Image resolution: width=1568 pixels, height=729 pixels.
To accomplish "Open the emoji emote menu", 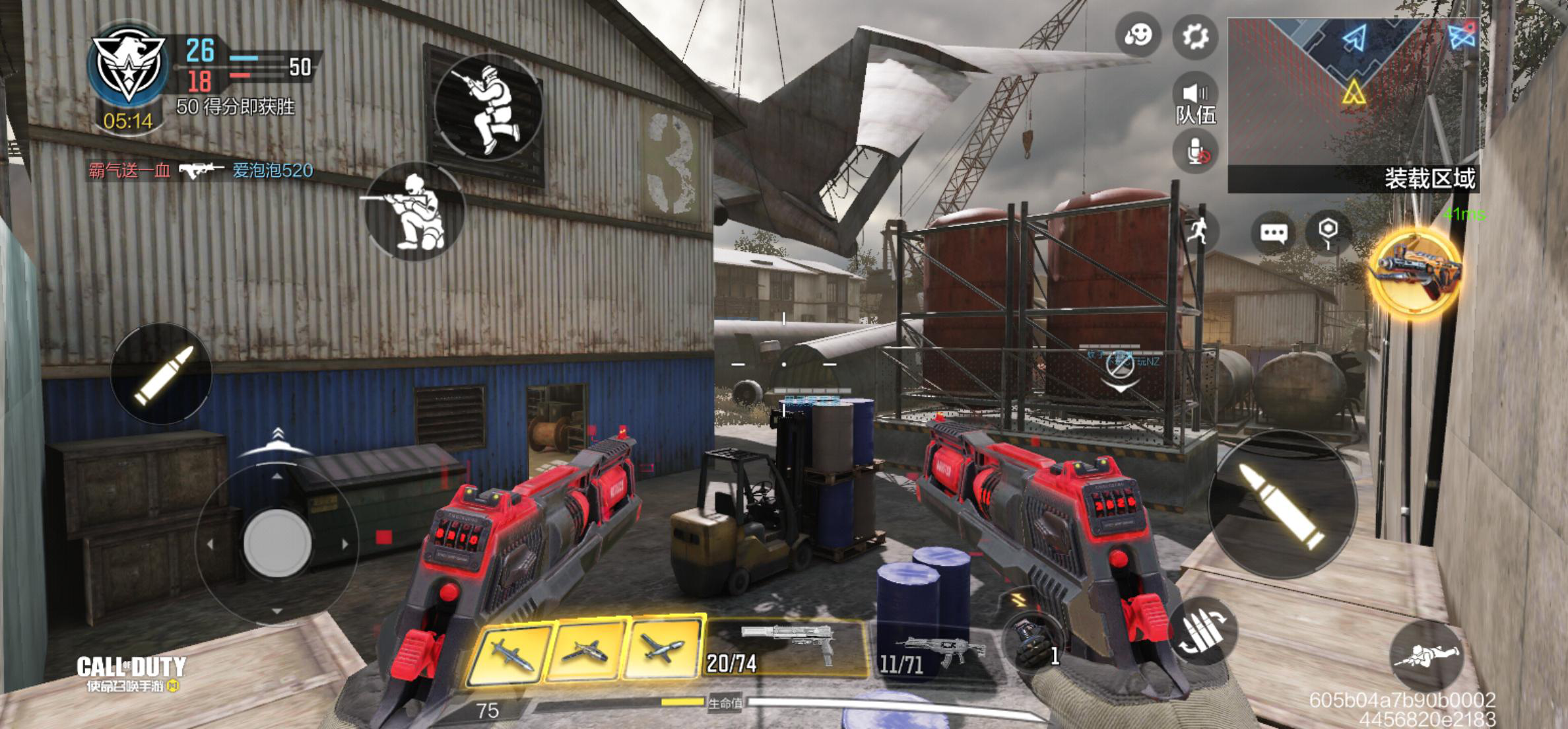I will tap(1138, 34).
